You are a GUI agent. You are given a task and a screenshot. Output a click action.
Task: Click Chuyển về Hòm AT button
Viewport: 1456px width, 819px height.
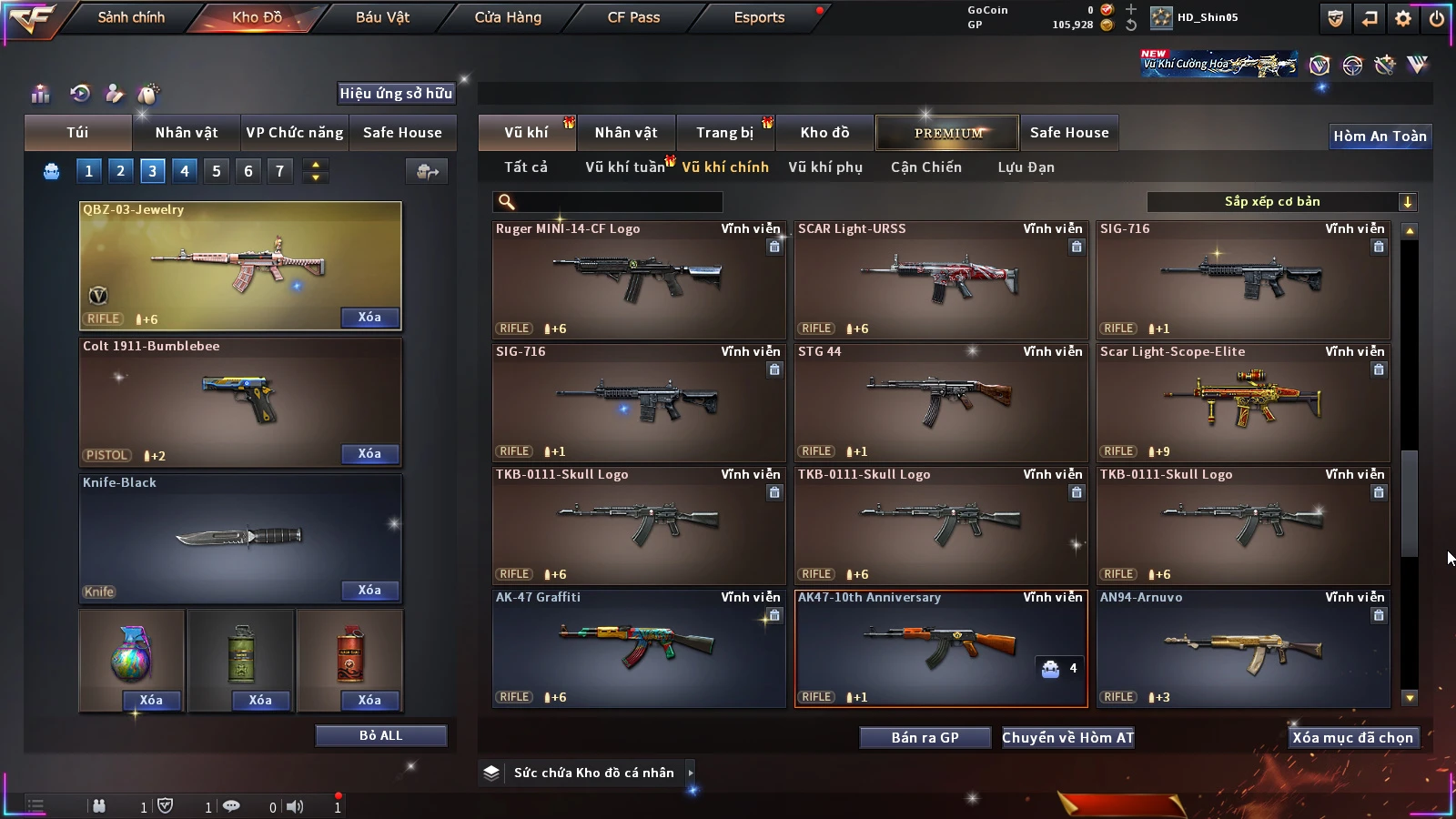[1067, 737]
